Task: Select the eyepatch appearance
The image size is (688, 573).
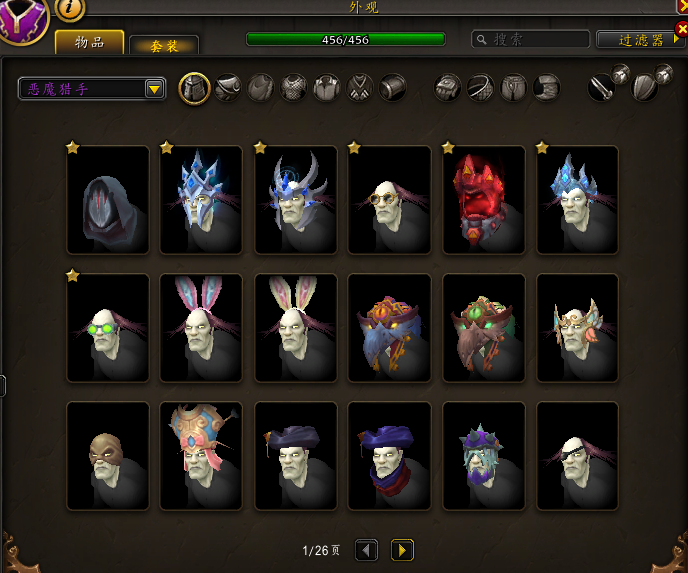Action: (x=578, y=456)
